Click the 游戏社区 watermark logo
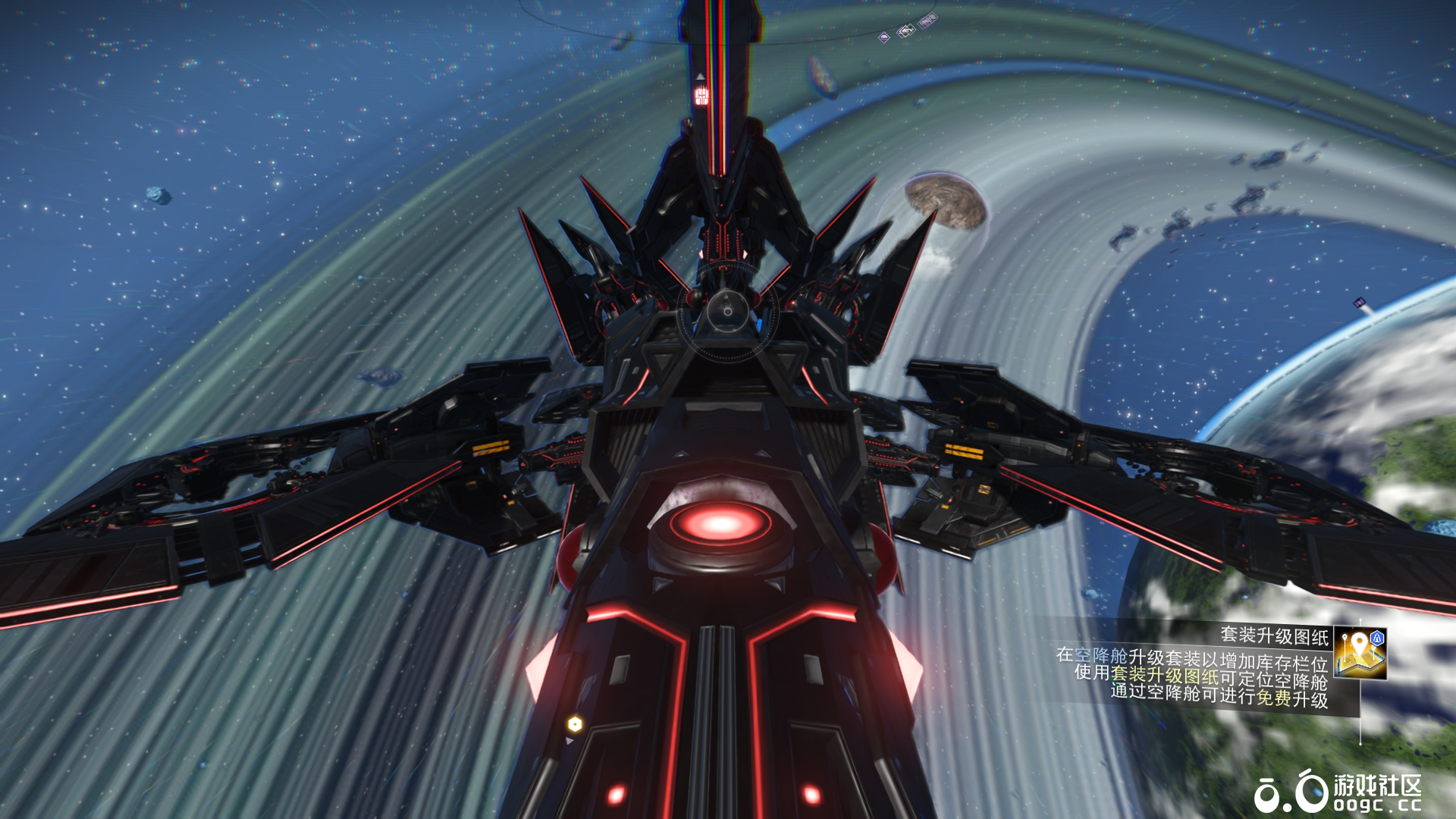Image resolution: width=1456 pixels, height=819 pixels. tap(1338, 792)
